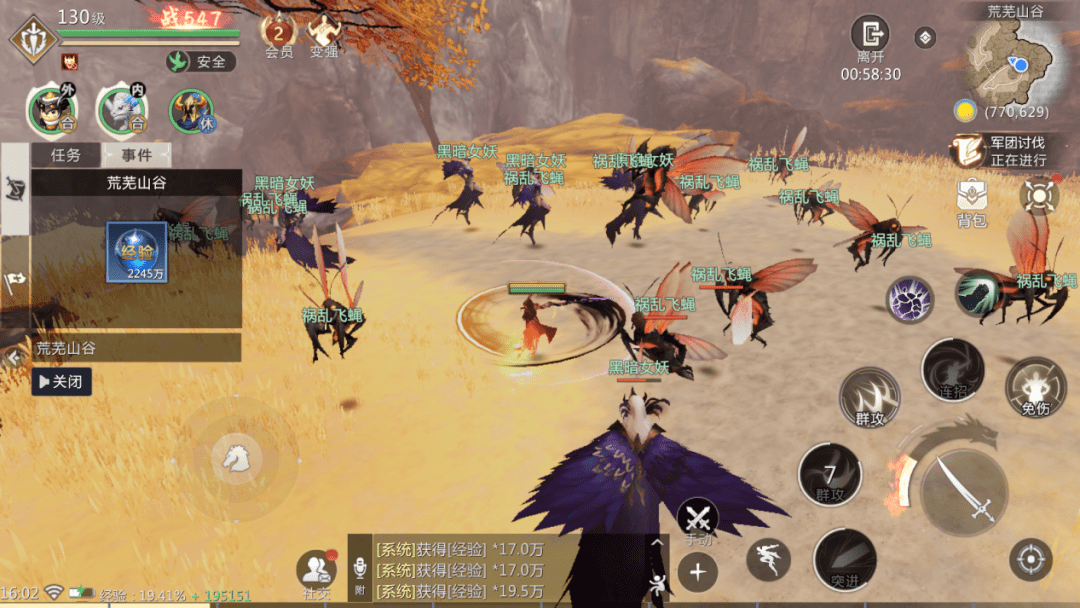The height and width of the screenshot is (608, 1080).
Task: Tap the mount horse button
Action: click(x=237, y=458)
